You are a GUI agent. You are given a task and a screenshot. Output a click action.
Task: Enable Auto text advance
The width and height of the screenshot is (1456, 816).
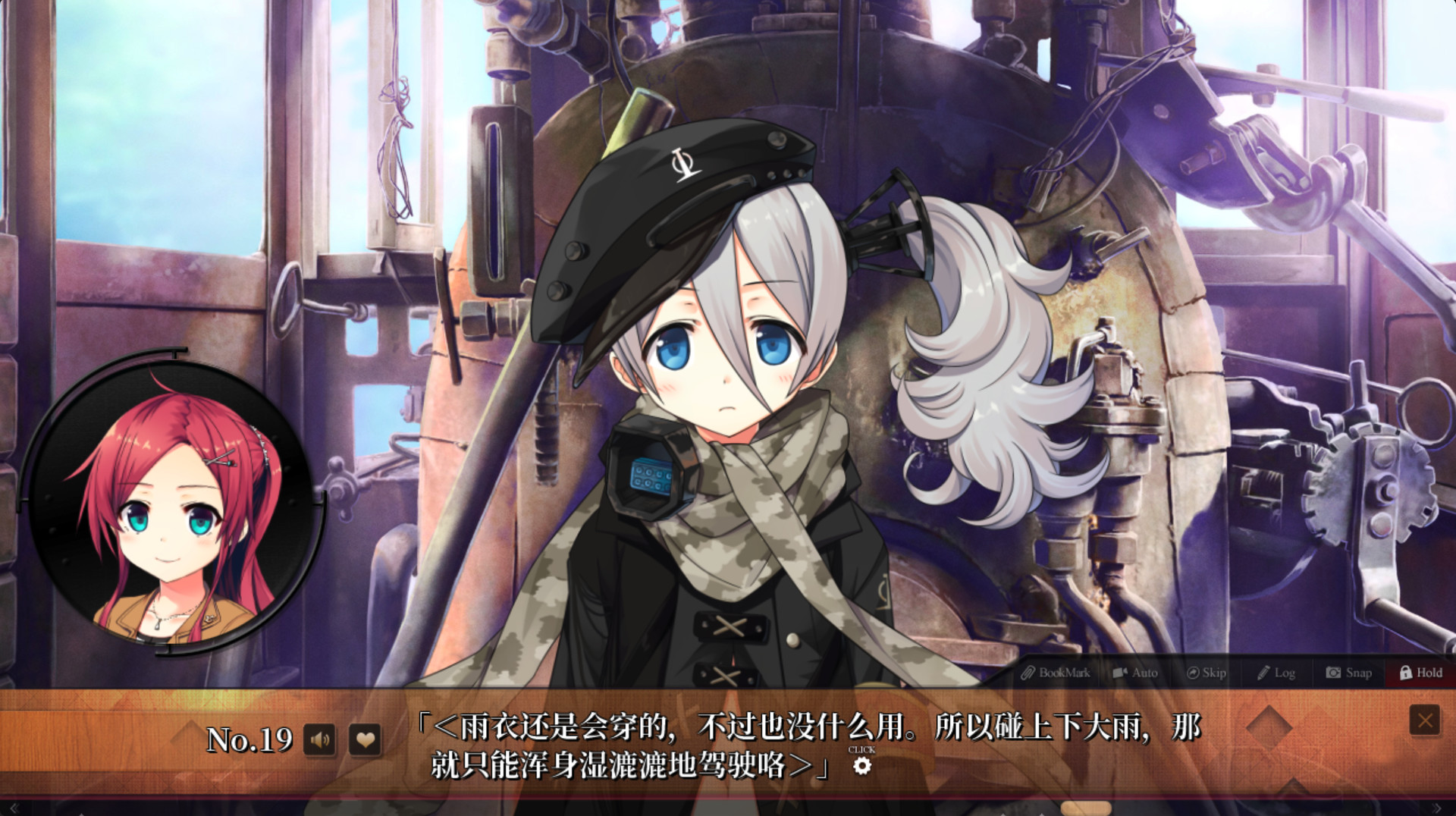tap(1135, 673)
